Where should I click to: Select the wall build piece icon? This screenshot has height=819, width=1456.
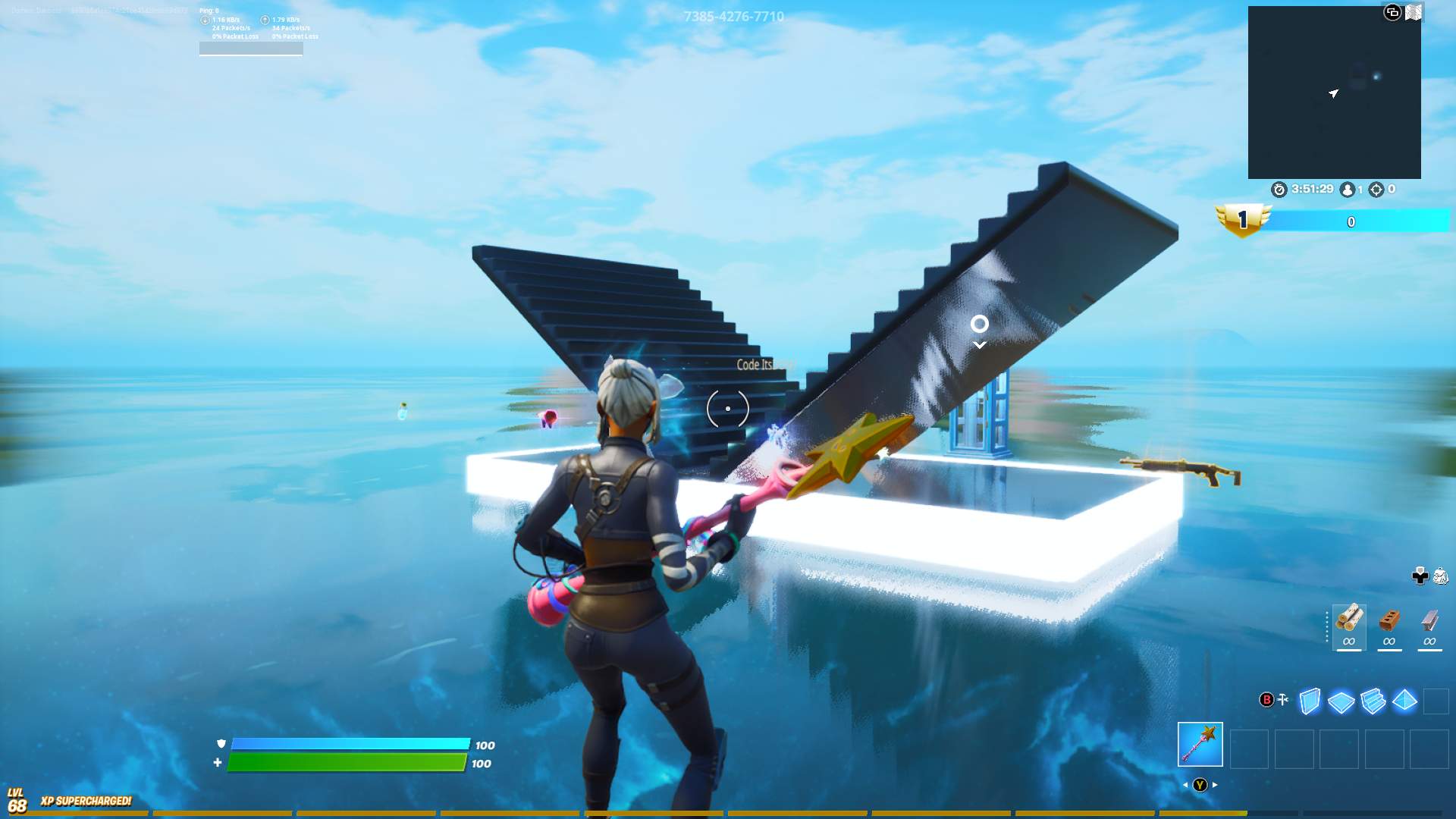click(x=1310, y=701)
